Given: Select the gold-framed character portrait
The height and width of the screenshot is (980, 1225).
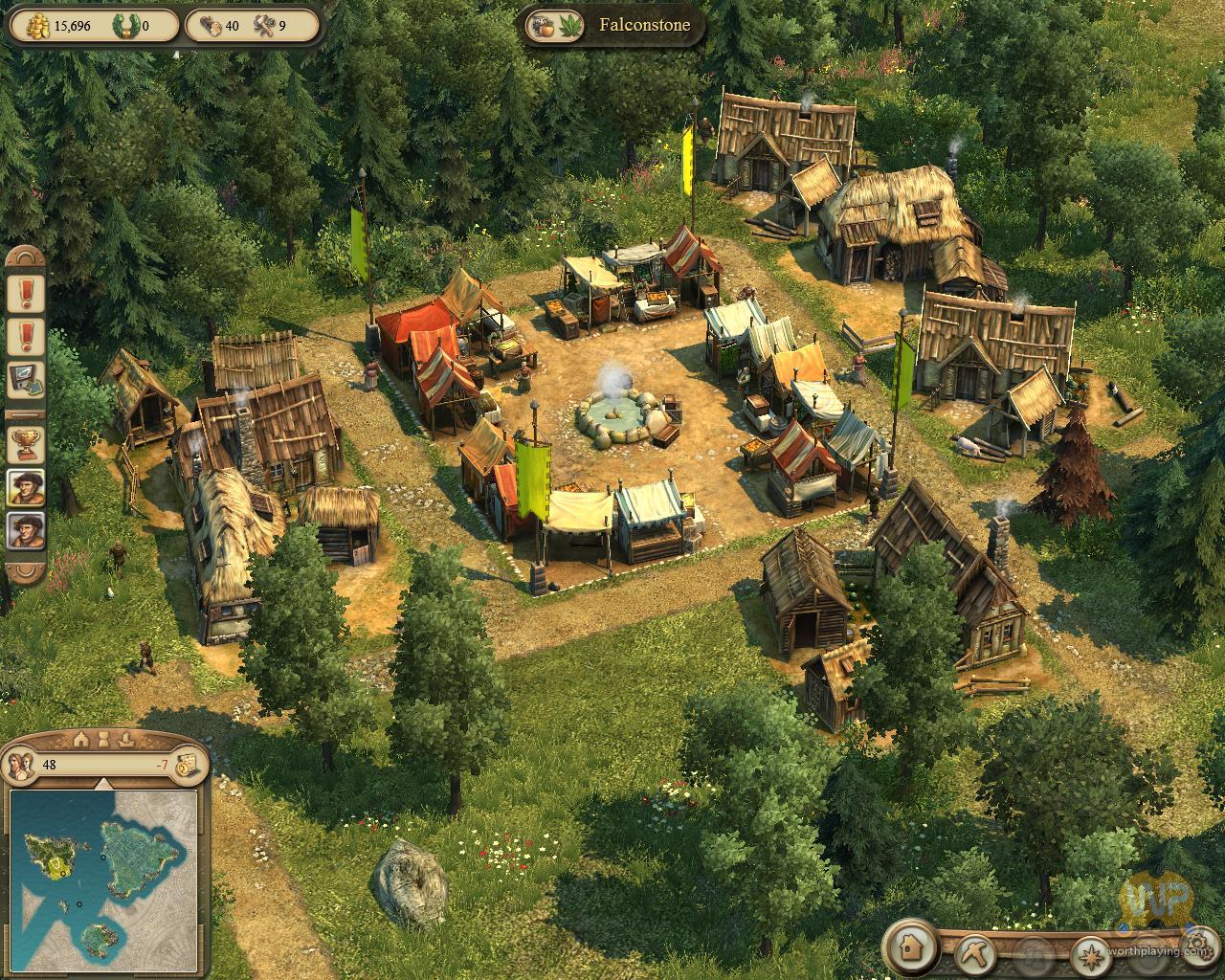Looking at the screenshot, I should (x=26, y=487).
